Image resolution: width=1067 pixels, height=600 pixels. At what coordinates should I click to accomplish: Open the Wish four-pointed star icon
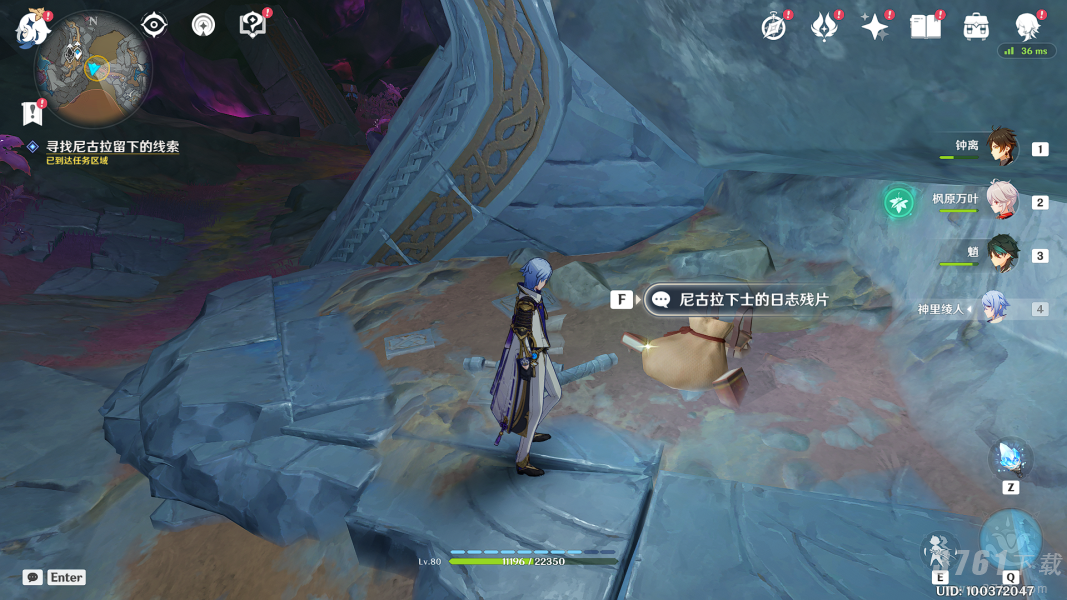click(x=875, y=27)
